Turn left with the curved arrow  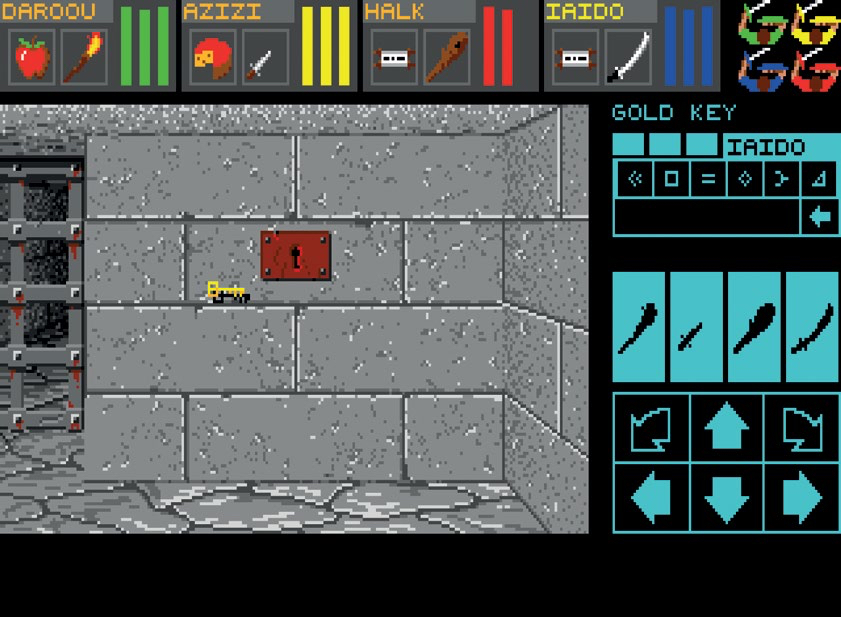650,428
